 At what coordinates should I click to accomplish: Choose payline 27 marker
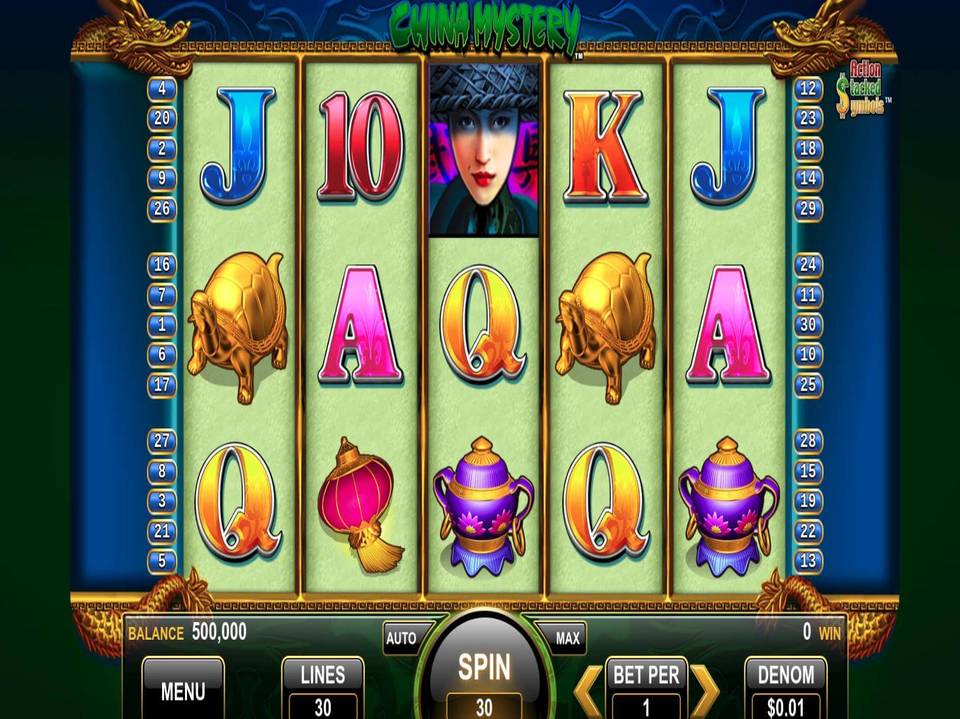(161, 440)
